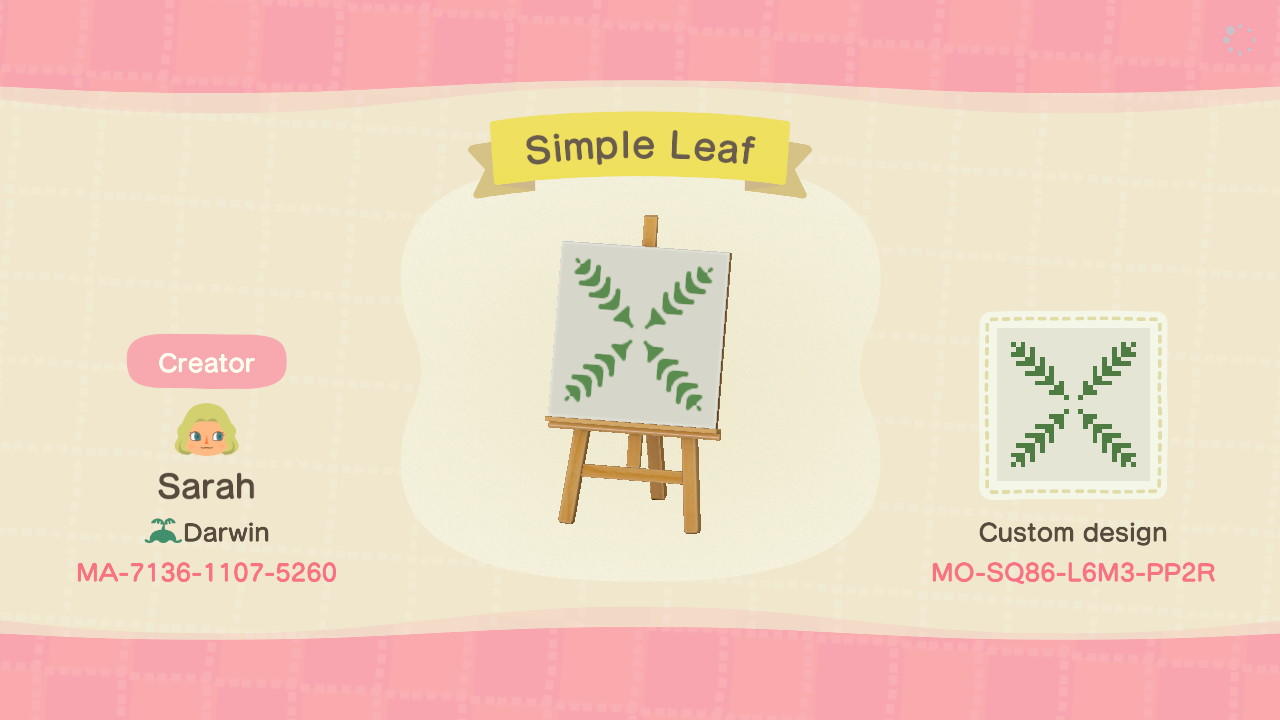Click the design code MO-SQ86-L6M3-PP2R
The height and width of the screenshot is (720, 1280).
point(1073,573)
